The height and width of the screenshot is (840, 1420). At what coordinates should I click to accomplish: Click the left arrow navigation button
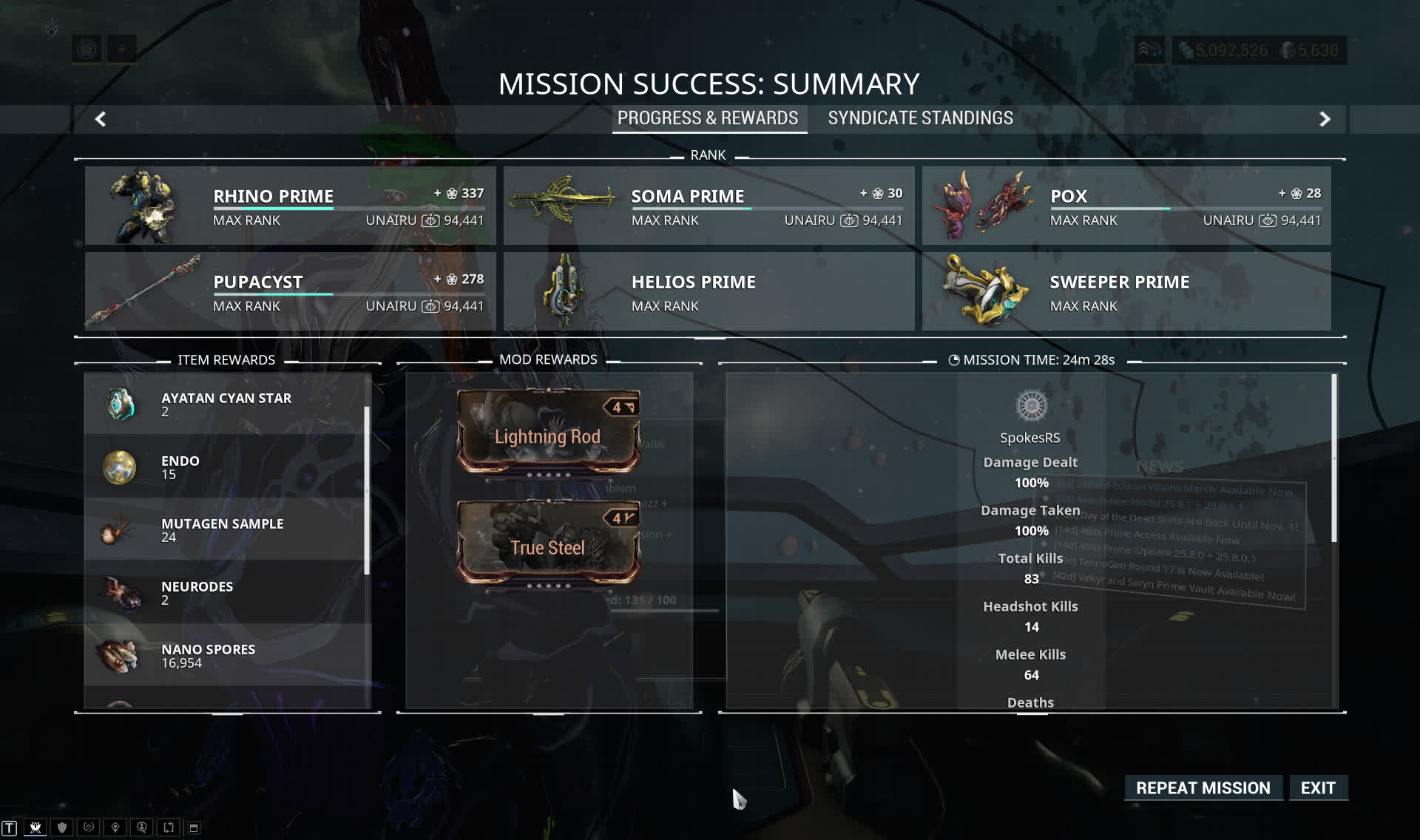(x=101, y=119)
